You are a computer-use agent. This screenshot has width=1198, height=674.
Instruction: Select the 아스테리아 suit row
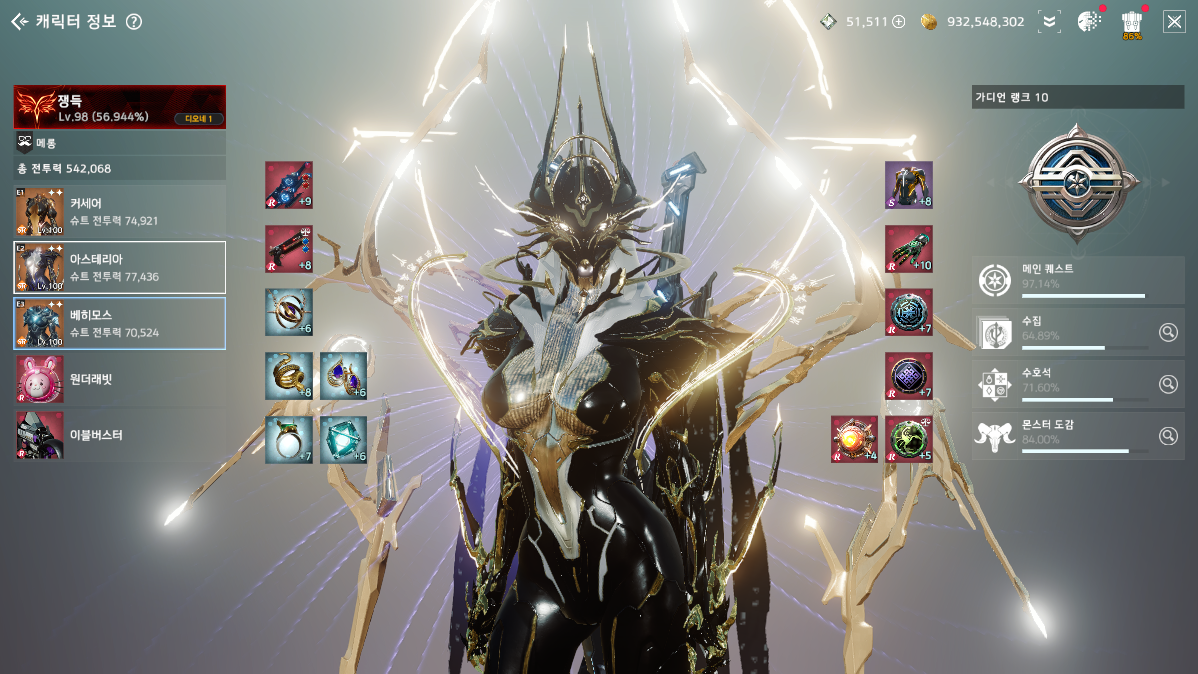119,267
